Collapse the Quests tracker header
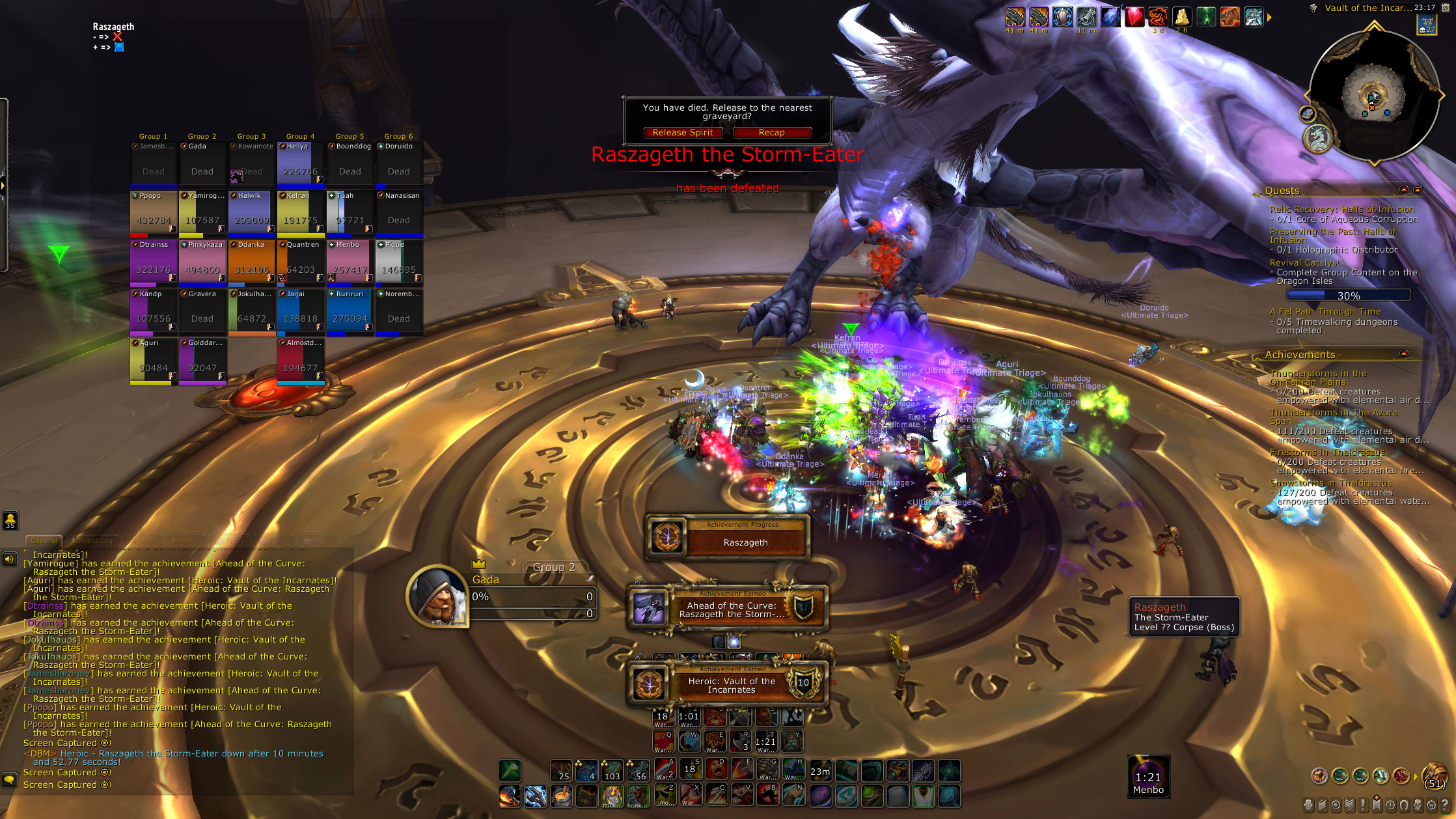The height and width of the screenshot is (819, 1456). pyautogui.click(x=1404, y=190)
